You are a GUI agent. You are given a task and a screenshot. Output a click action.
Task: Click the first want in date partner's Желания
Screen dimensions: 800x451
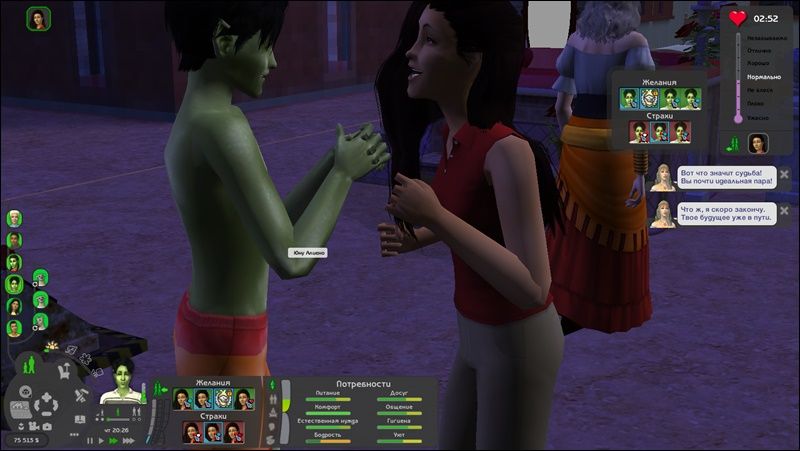tap(630, 98)
